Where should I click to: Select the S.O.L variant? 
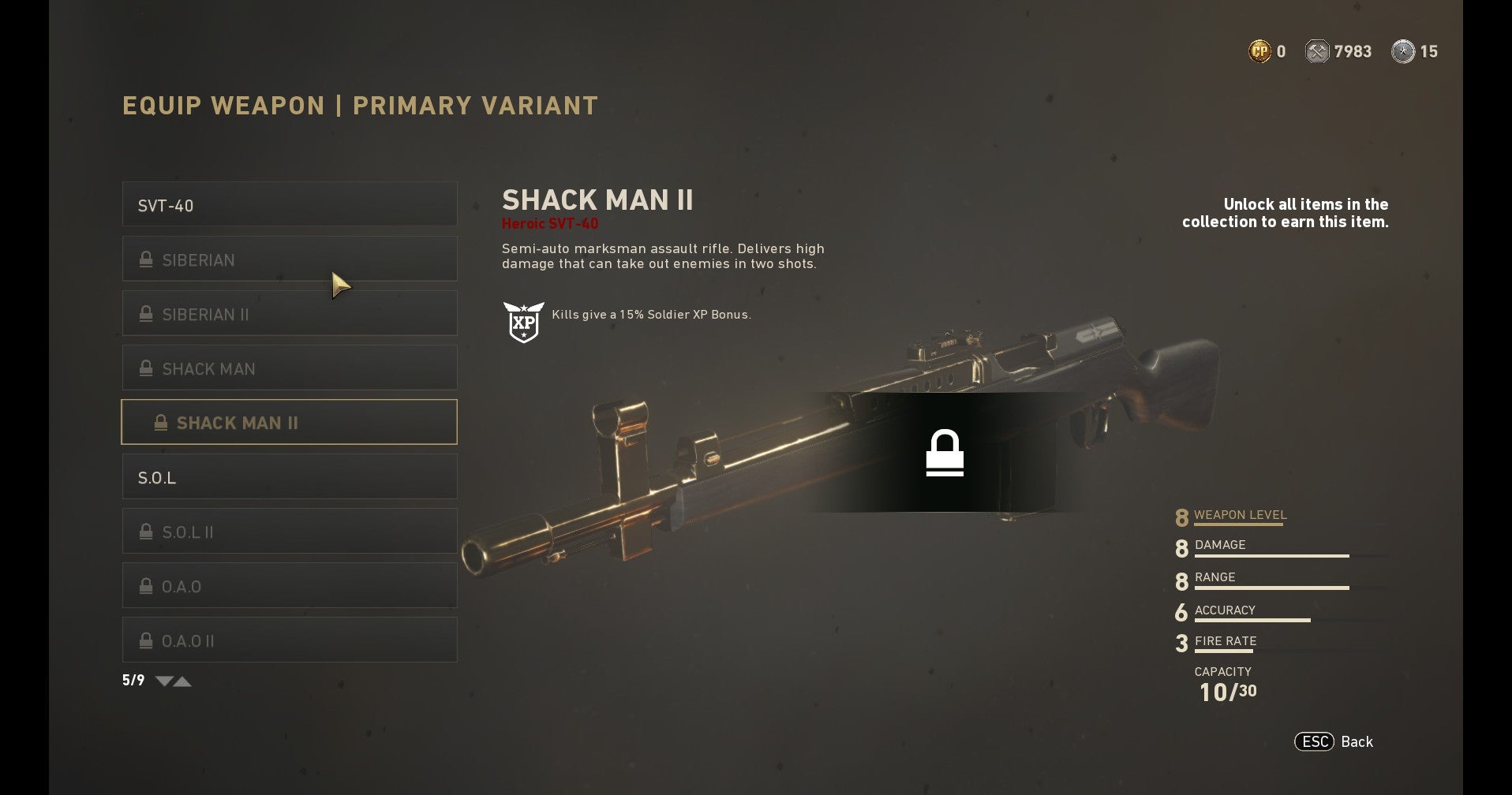[289, 477]
